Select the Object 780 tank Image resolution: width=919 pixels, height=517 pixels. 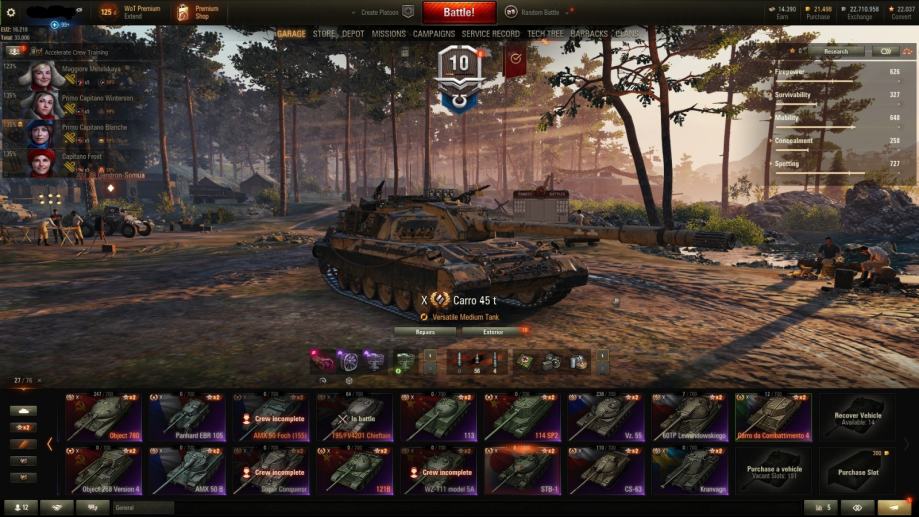[x=104, y=416]
